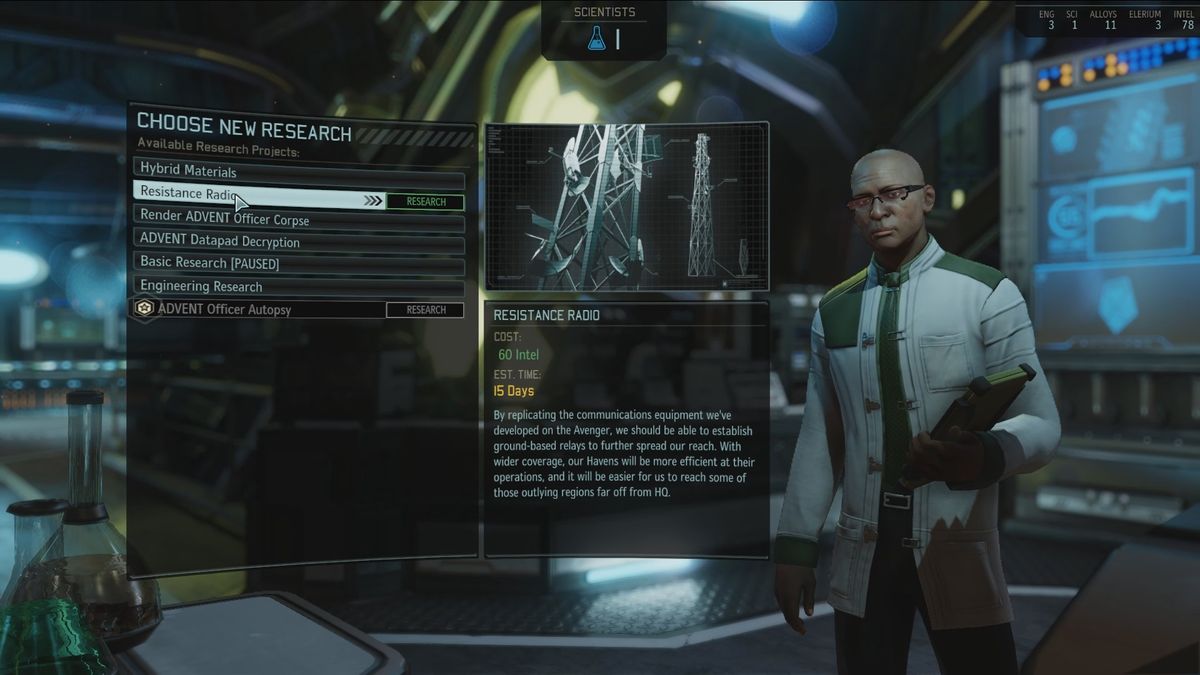Research the ADVENT Officer Autopsy

[425, 310]
